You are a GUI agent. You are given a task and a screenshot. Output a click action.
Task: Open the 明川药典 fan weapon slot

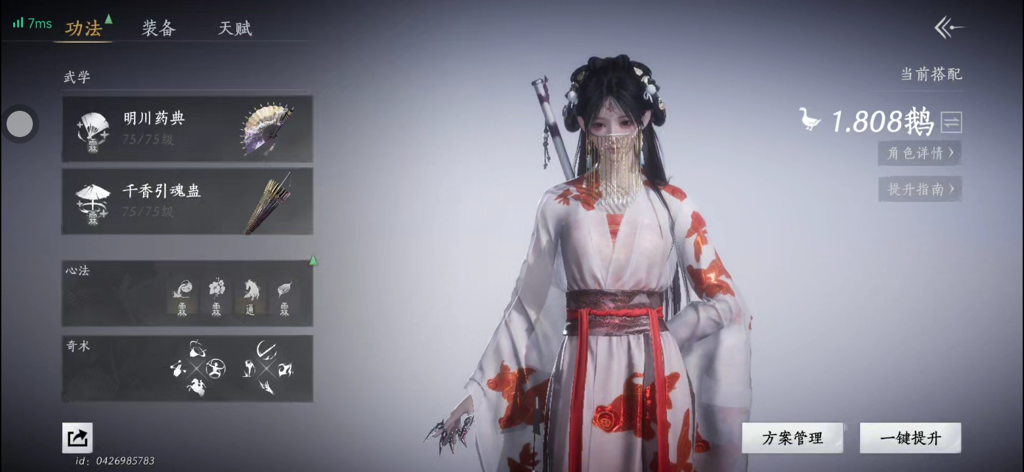(187, 129)
